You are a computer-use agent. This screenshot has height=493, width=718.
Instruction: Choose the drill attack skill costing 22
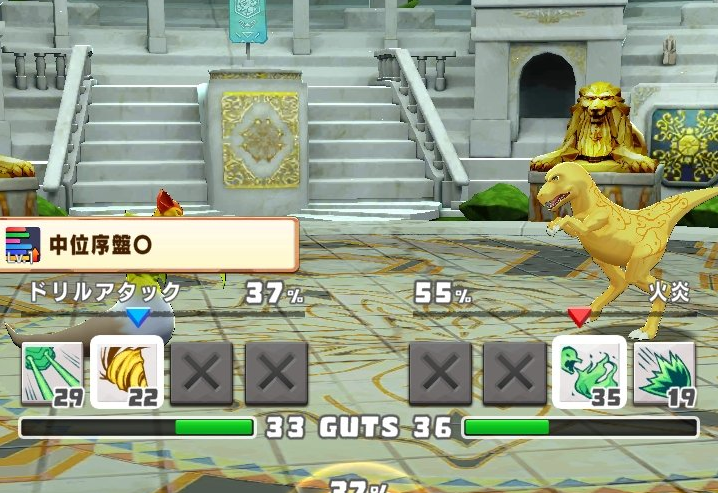pos(127,372)
